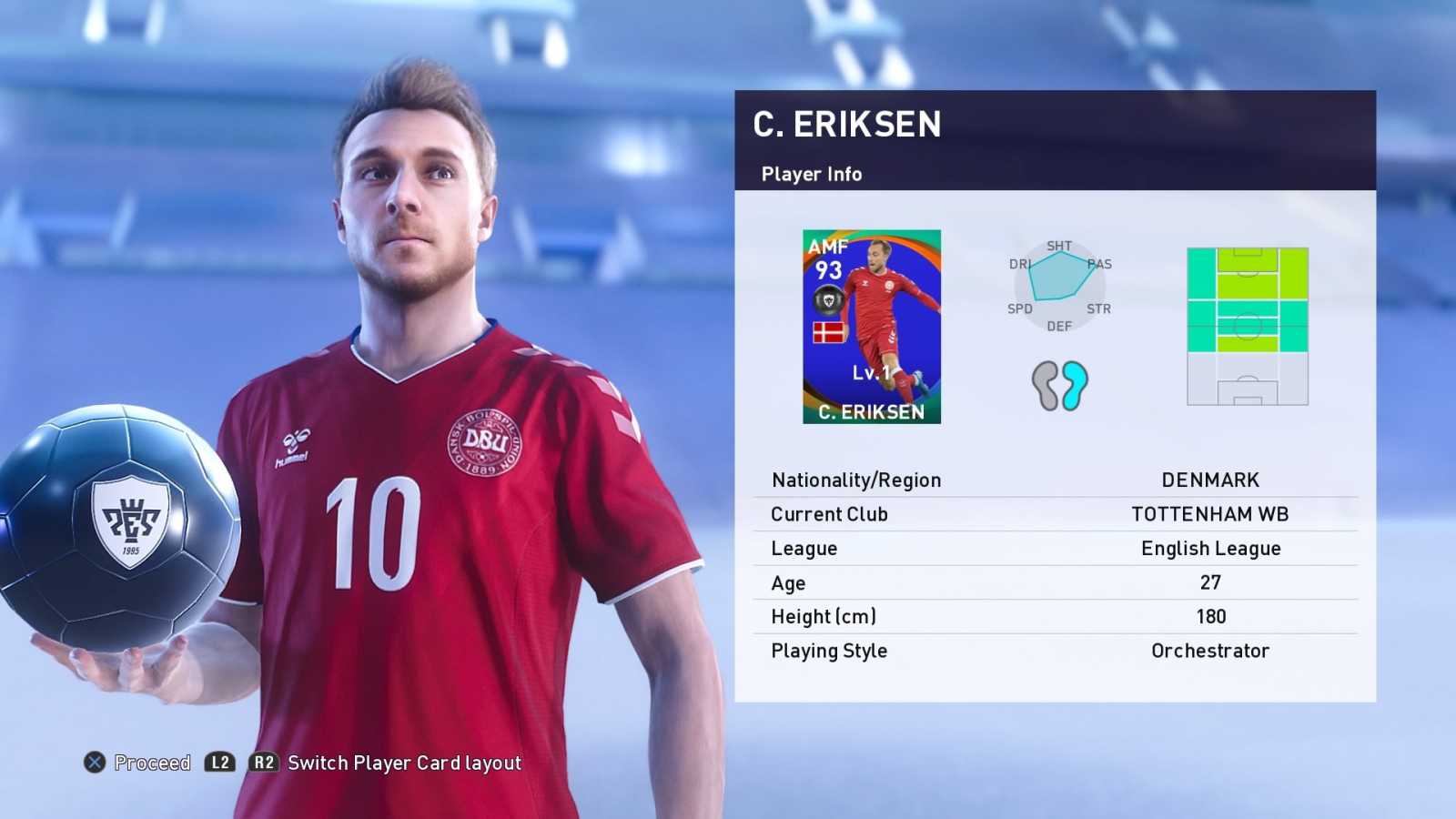The width and height of the screenshot is (1456, 819).
Task: Select the club emblem badge on the card
Action: pyautogui.click(x=828, y=298)
